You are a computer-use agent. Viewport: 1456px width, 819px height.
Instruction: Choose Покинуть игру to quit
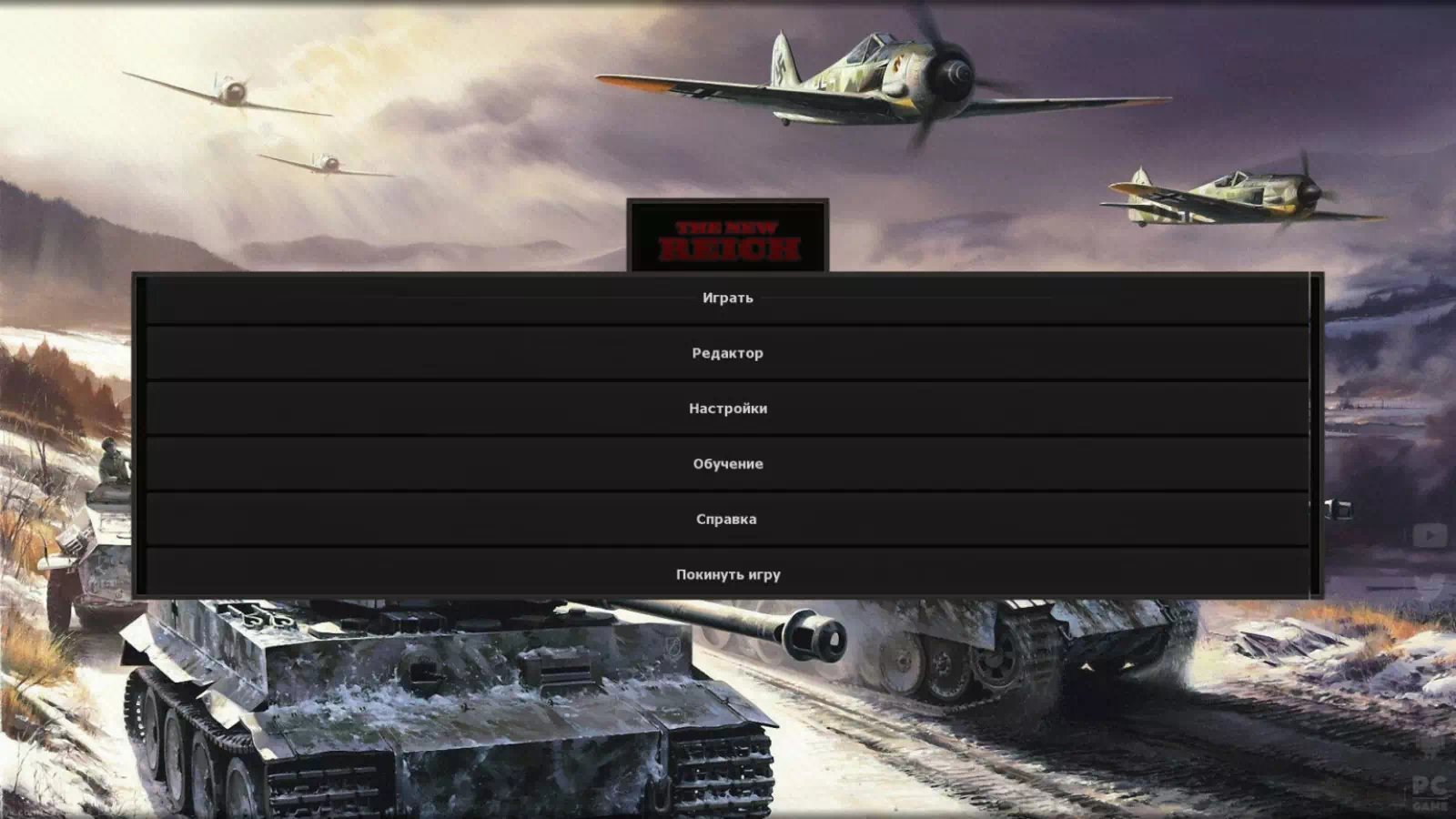(727, 574)
